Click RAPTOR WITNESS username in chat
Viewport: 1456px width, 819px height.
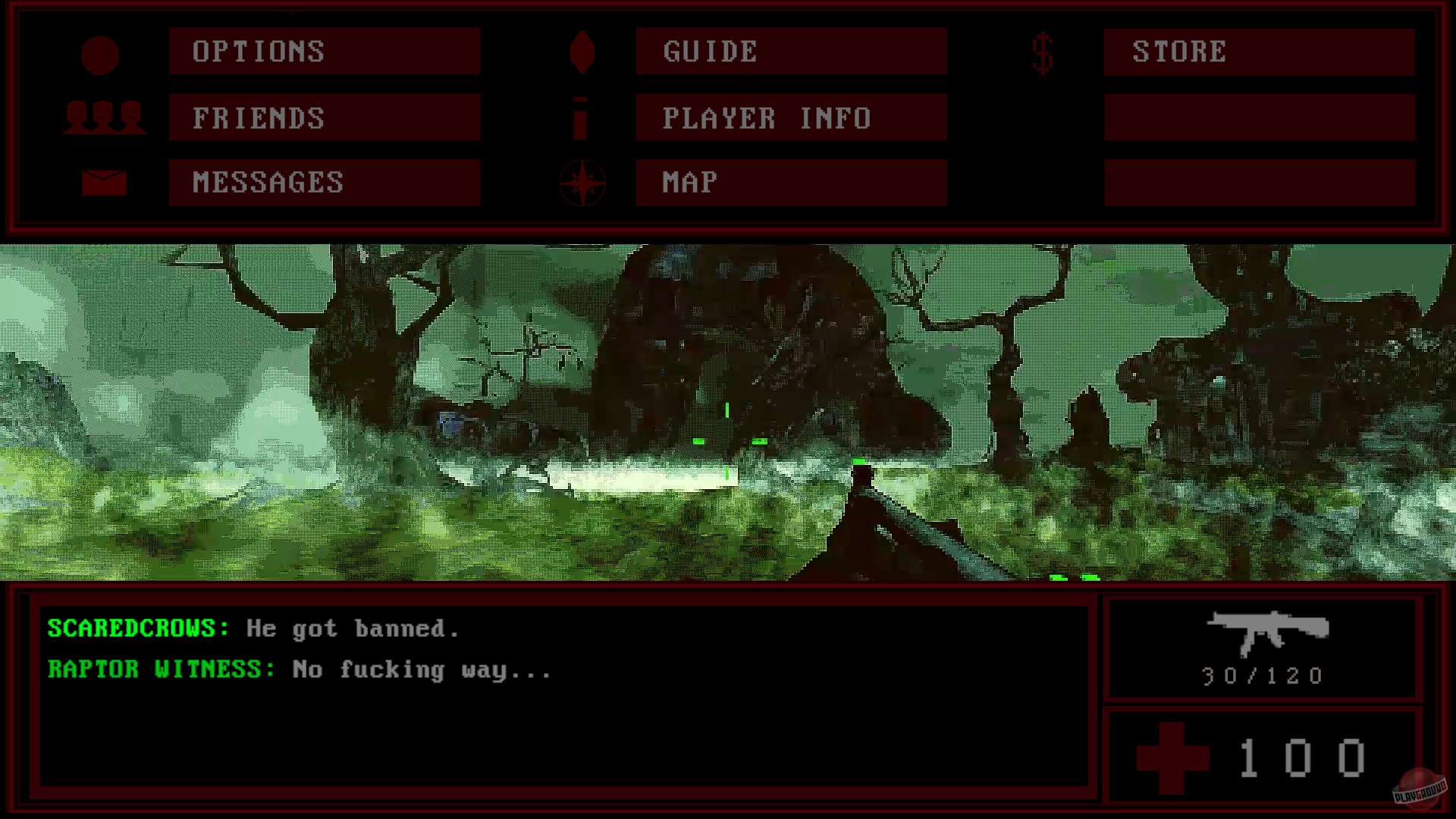tap(157, 670)
